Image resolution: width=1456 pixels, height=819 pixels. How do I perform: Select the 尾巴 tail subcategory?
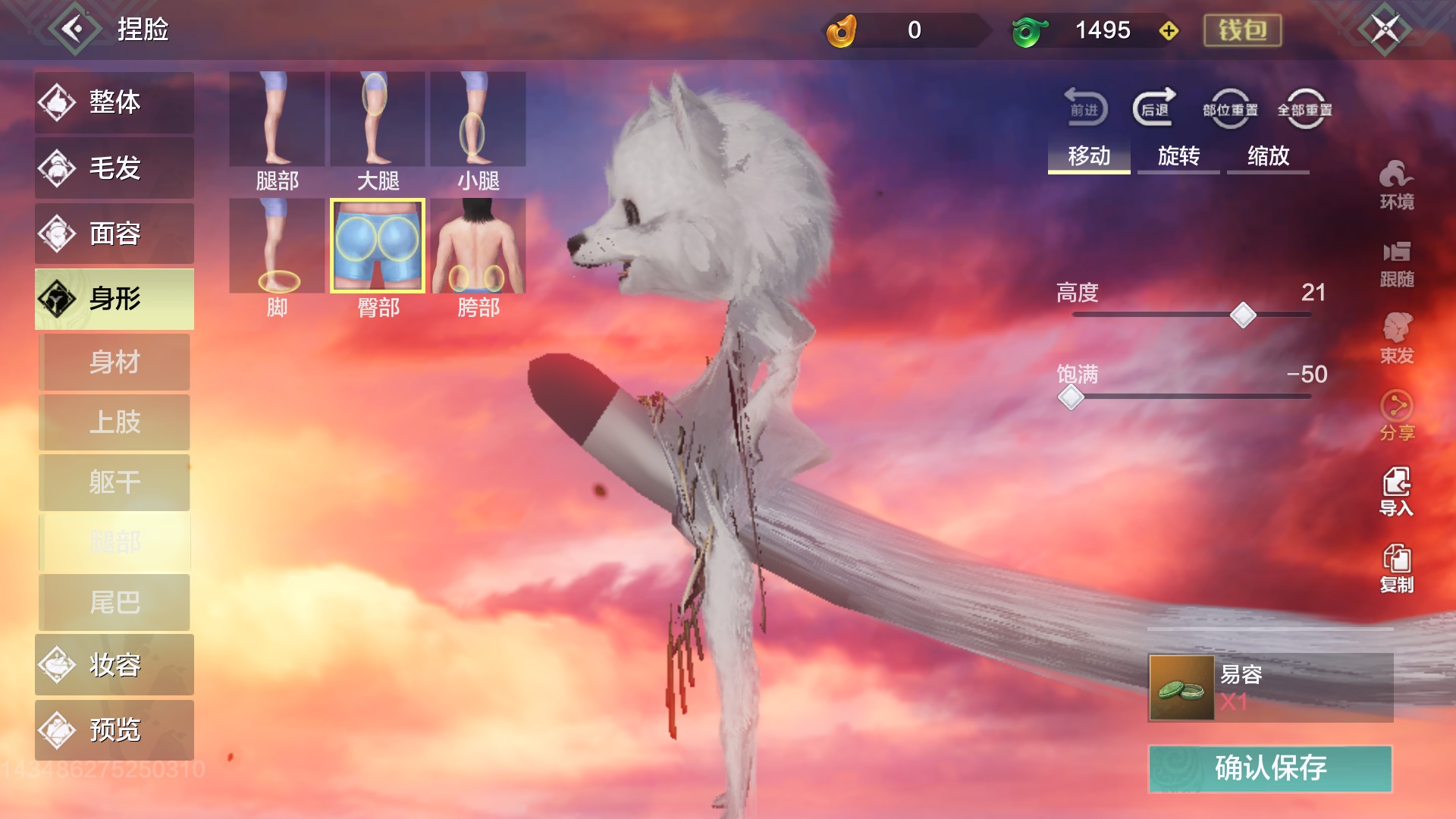(115, 602)
